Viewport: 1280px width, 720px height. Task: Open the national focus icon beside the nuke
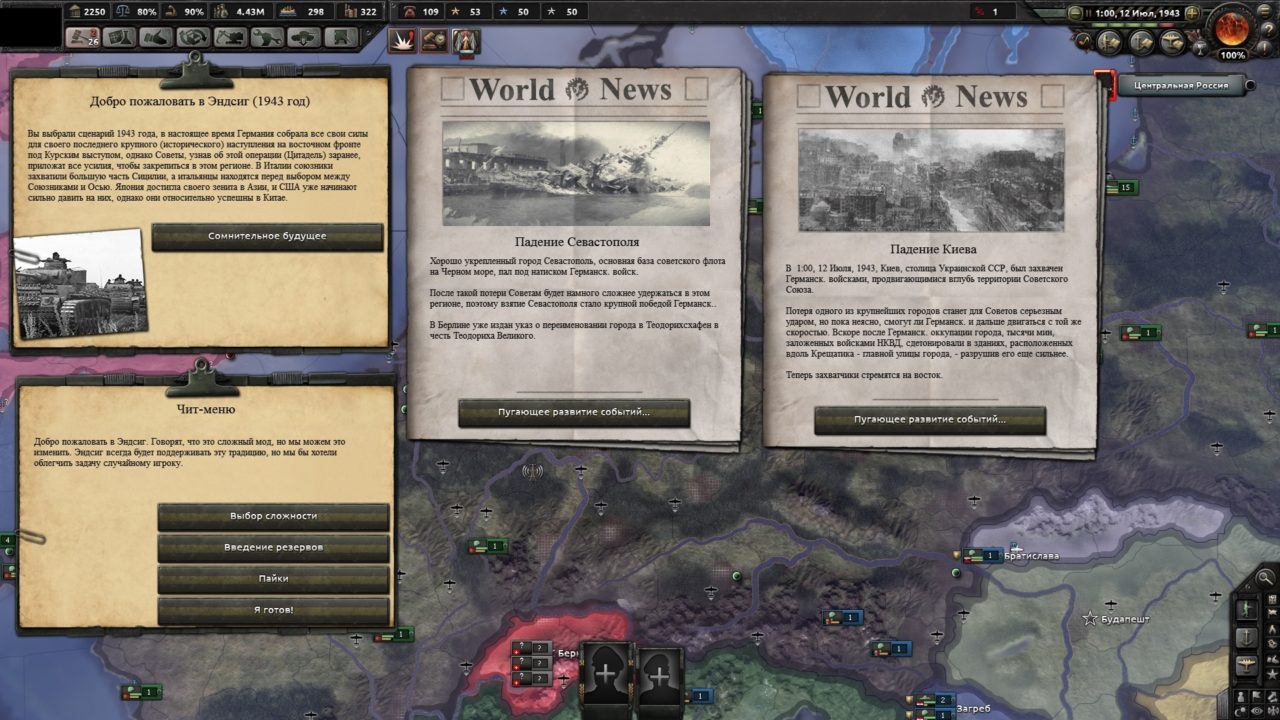click(x=464, y=39)
